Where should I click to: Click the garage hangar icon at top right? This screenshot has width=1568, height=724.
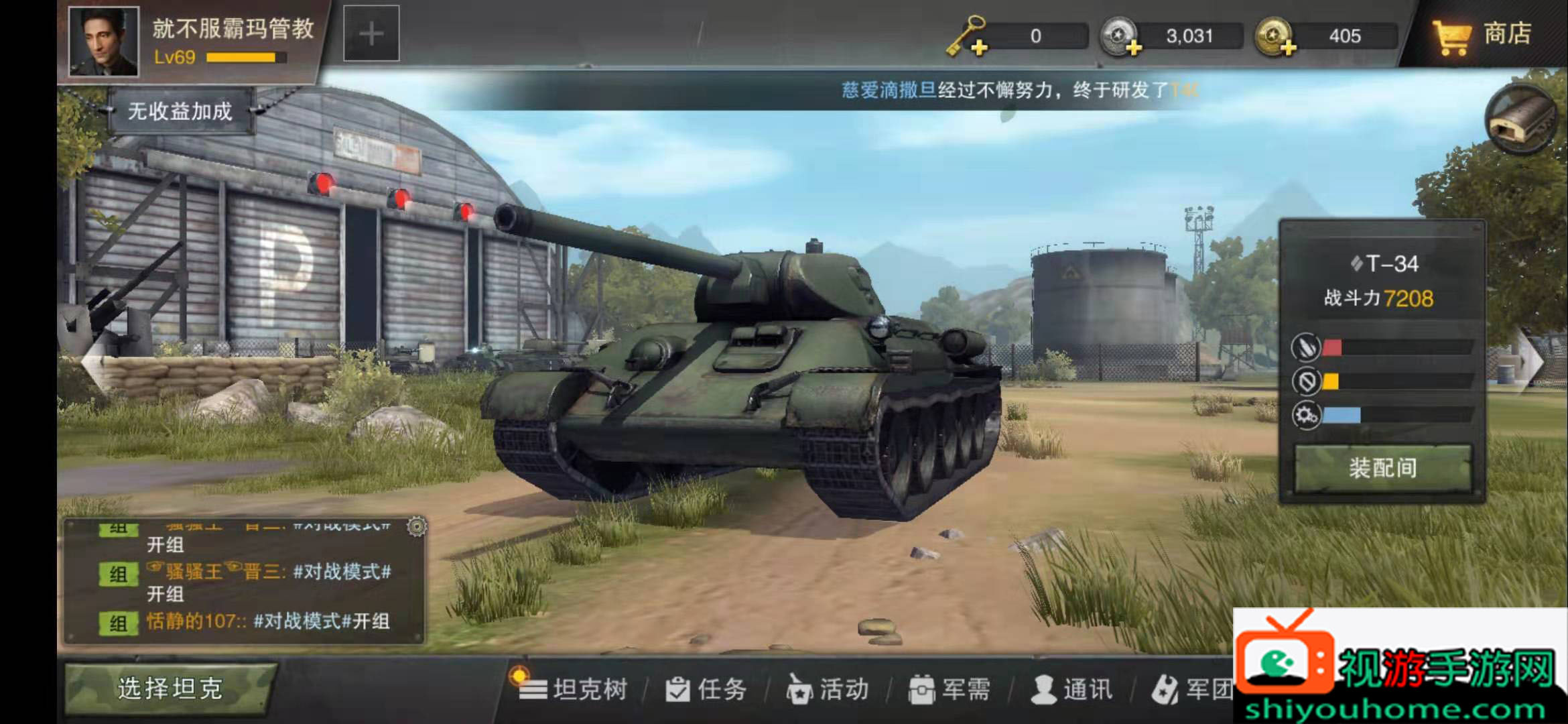pos(1521,121)
